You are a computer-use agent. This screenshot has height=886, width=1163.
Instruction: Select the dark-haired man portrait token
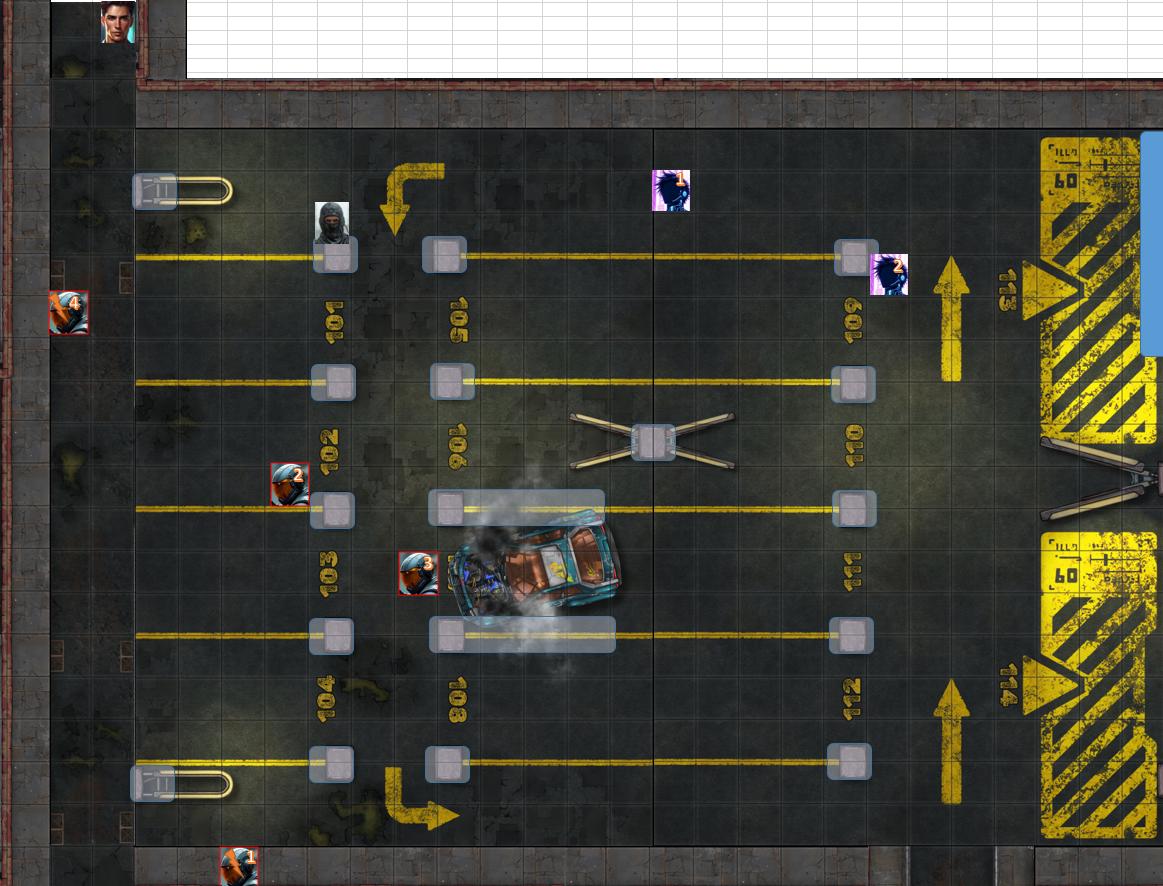[x=117, y=23]
